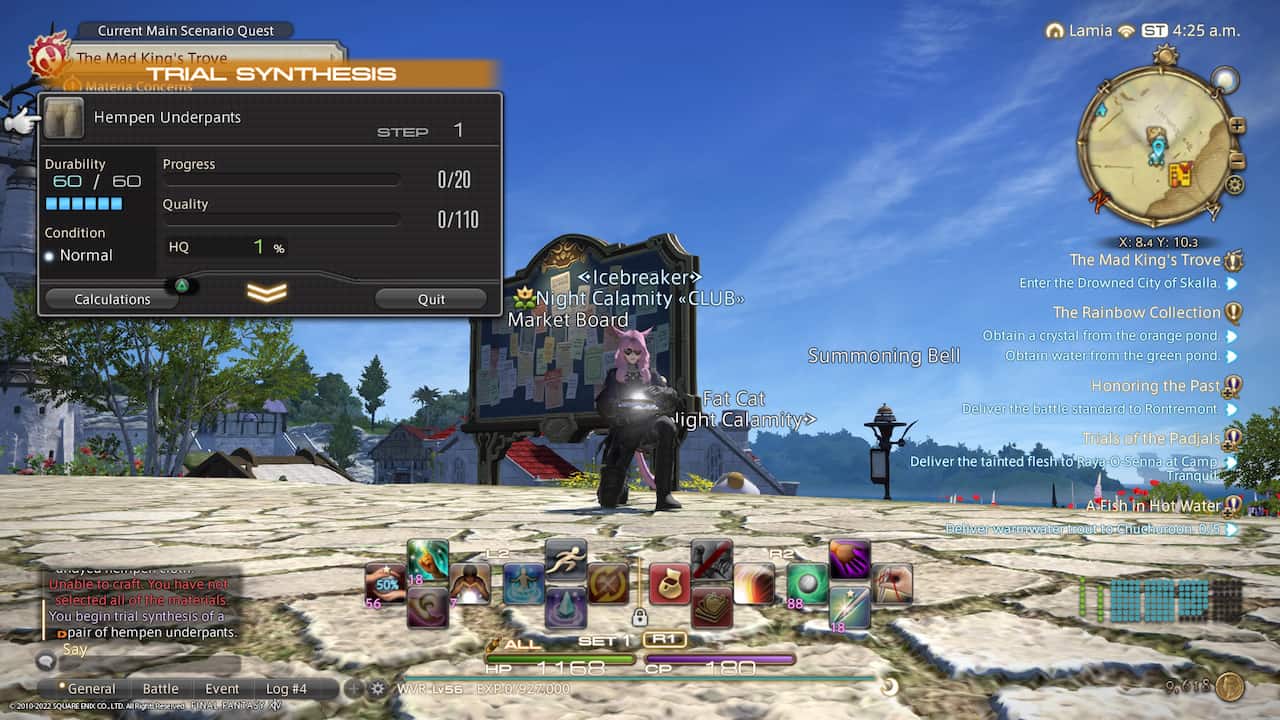Expand the chat log with the plus button
The width and height of the screenshot is (1280, 720).
click(x=353, y=687)
